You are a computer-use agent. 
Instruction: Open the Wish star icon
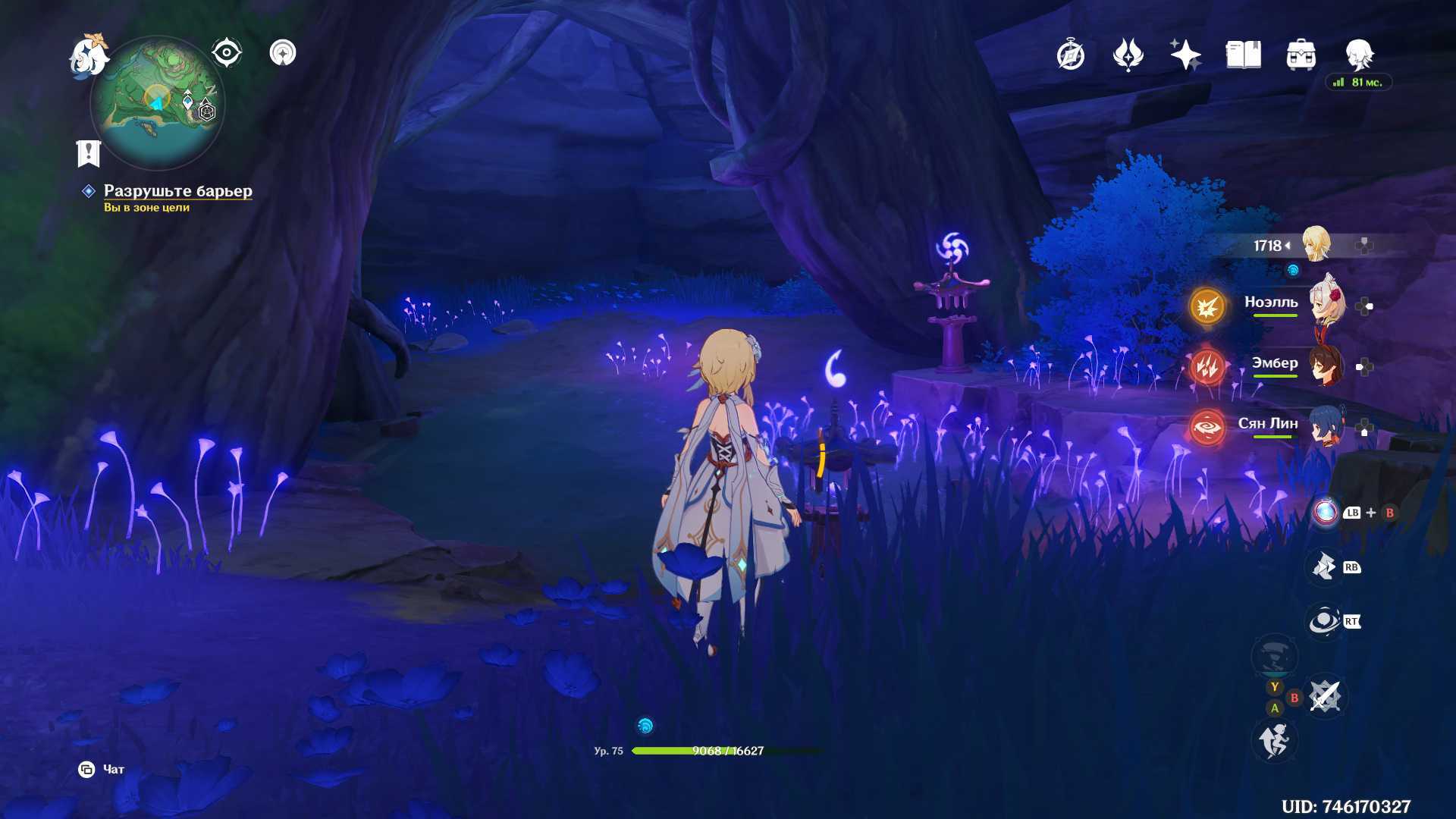point(1185,55)
